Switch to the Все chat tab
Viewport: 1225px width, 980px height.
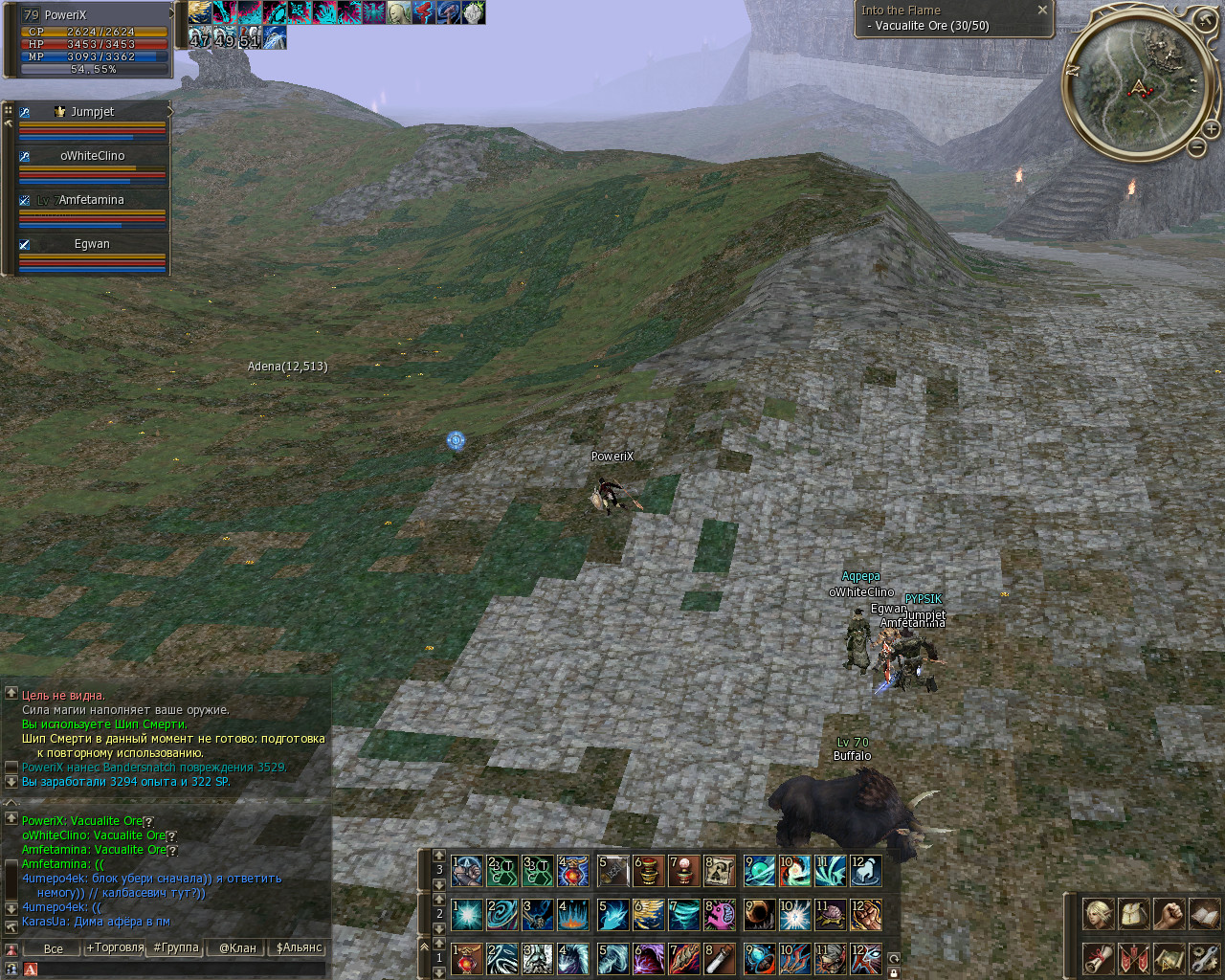[x=54, y=948]
